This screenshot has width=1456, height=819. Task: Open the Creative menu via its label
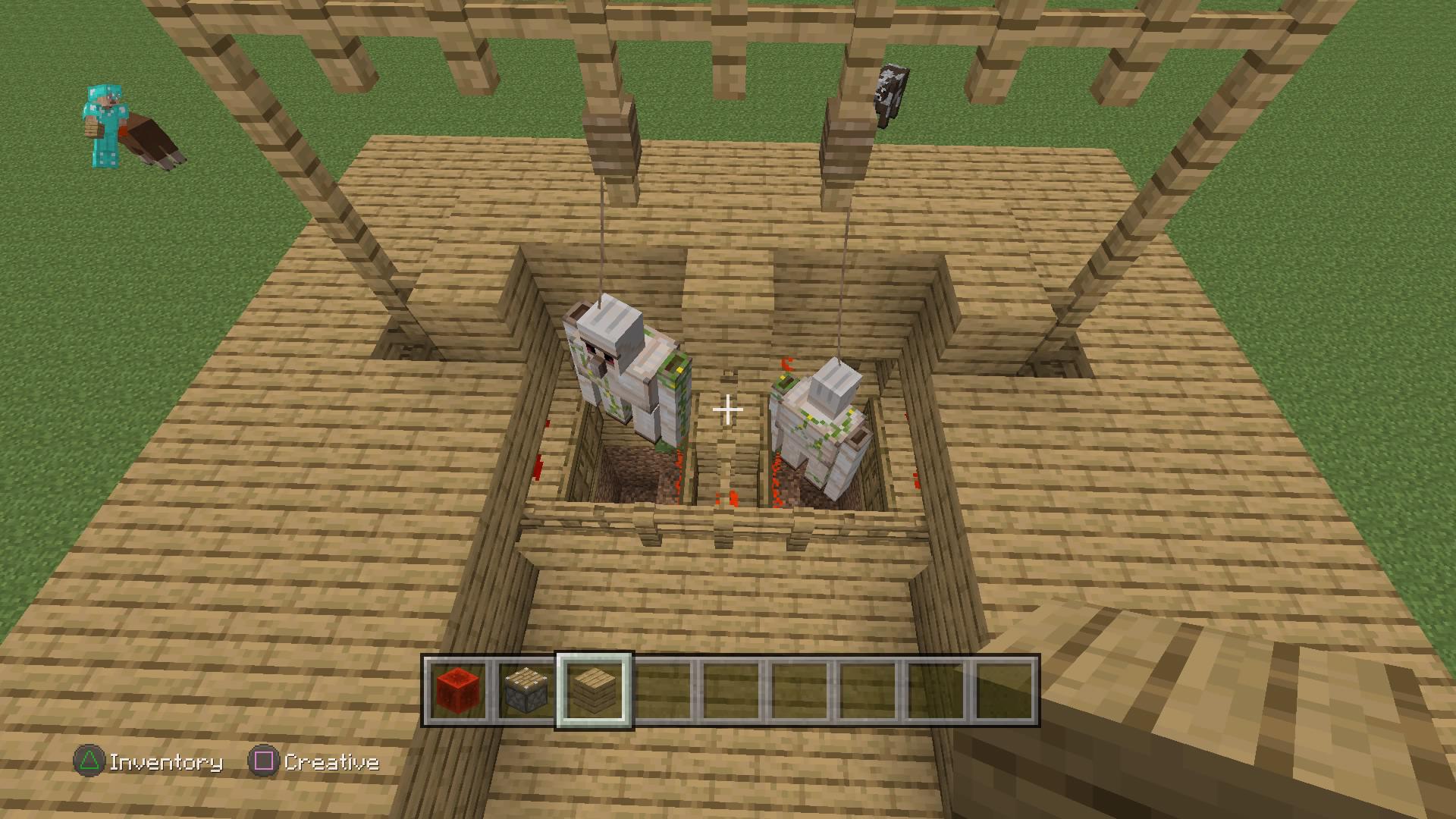click(332, 762)
